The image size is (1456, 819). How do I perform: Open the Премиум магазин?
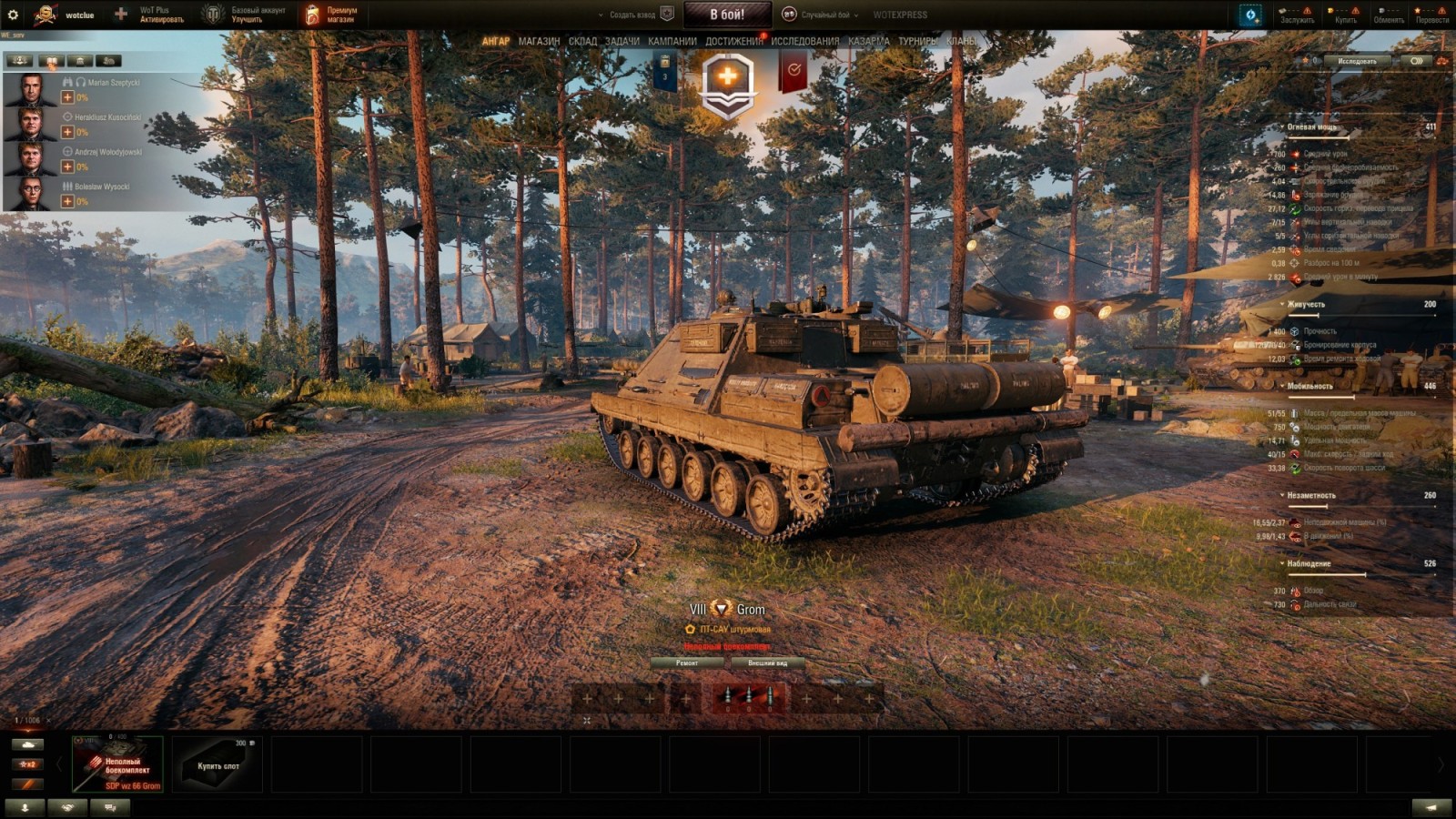[332, 15]
